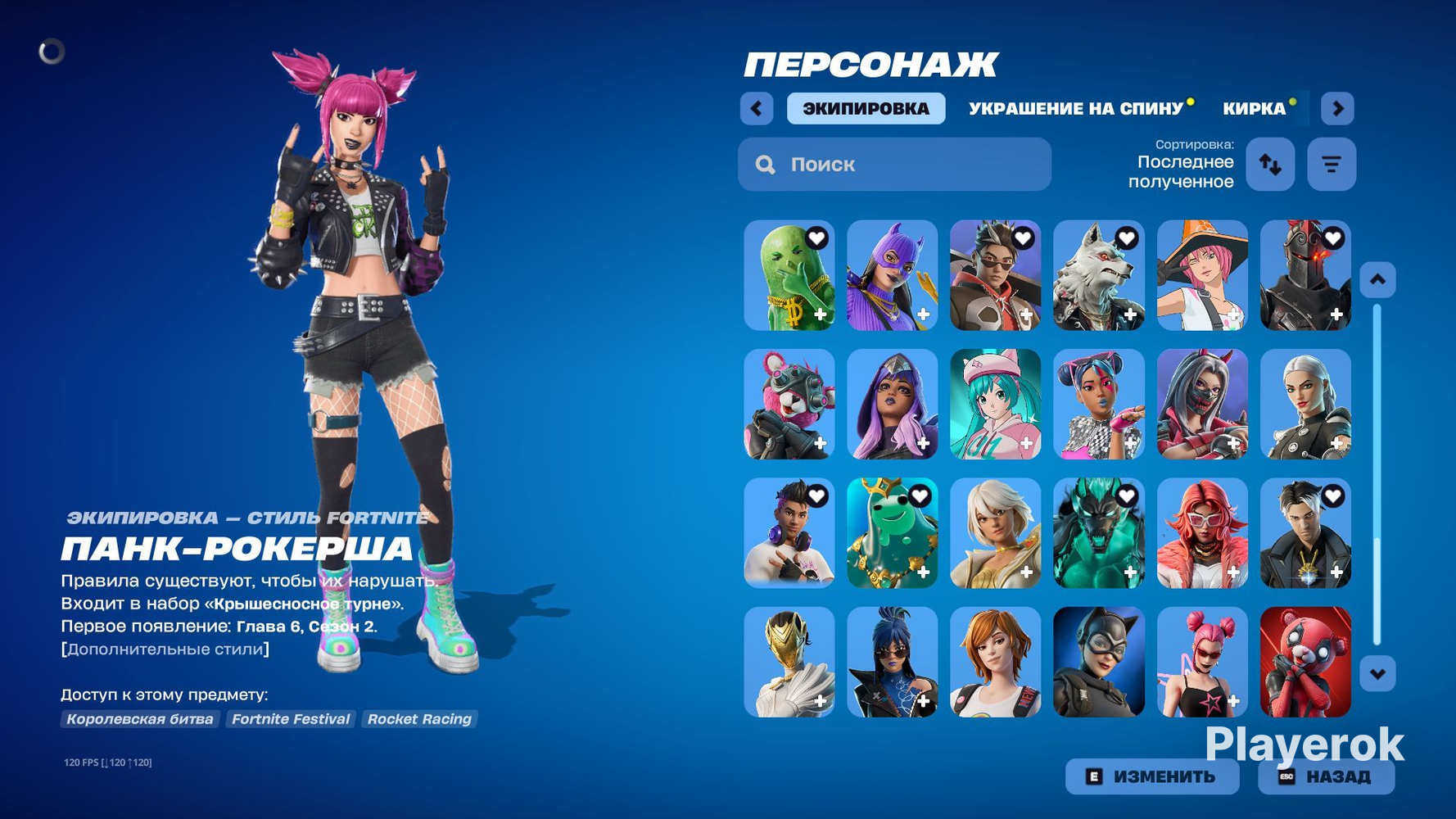Click the left arrow beside category tabs
Screen dimensions: 1456x819
(x=757, y=109)
